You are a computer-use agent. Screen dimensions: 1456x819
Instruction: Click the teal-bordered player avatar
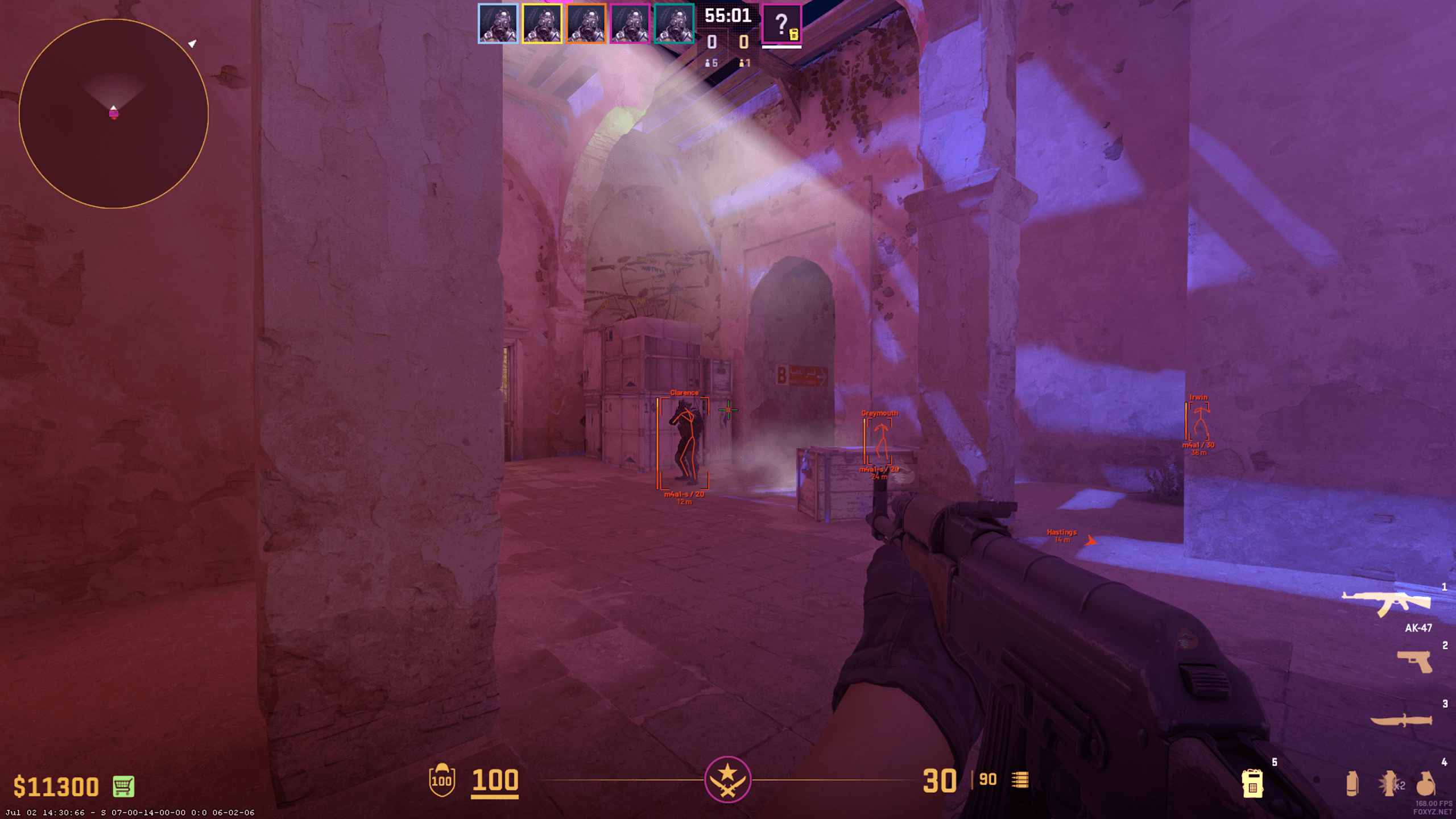click(x=674, y=24)
